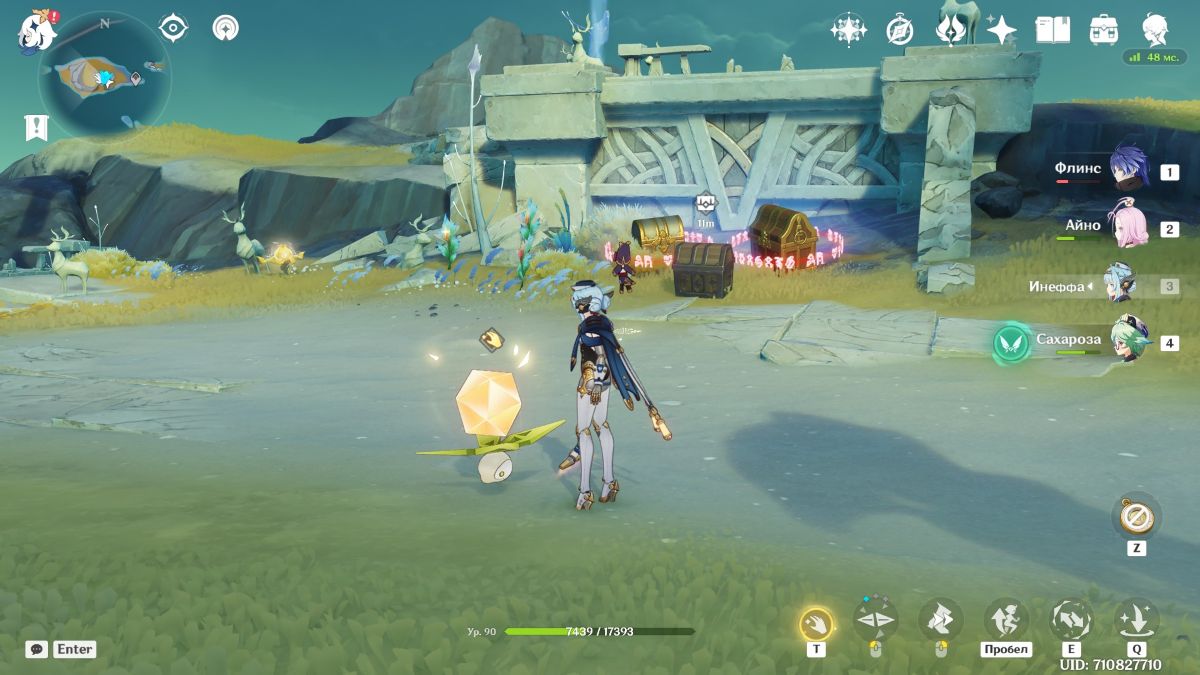Open the four-star compass events icon
This screenshot has height=675, width=1200.
click(x=848, y=29)
